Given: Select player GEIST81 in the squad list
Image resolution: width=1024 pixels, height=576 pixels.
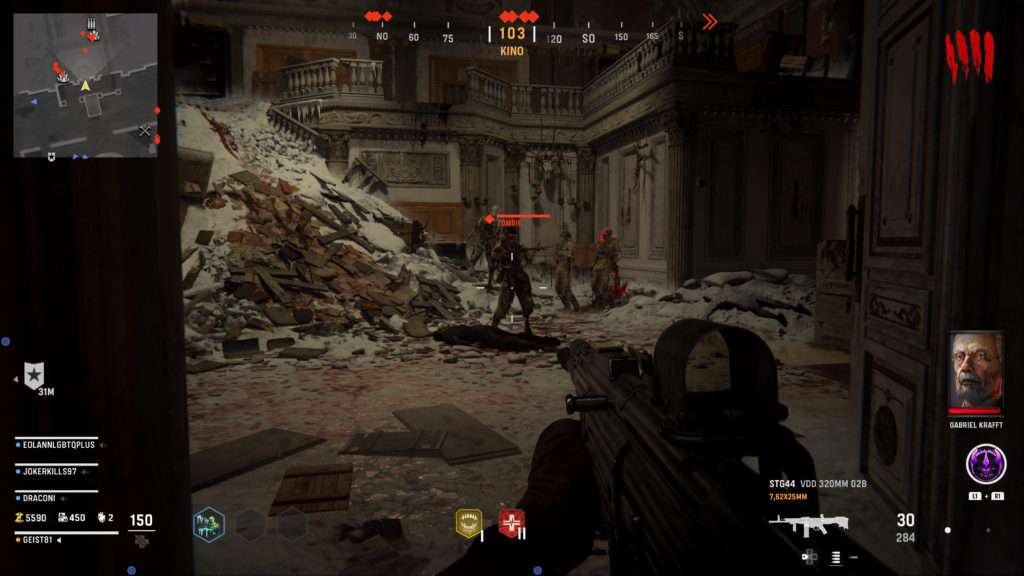Looking at the screenshot, I should point(38,540).
